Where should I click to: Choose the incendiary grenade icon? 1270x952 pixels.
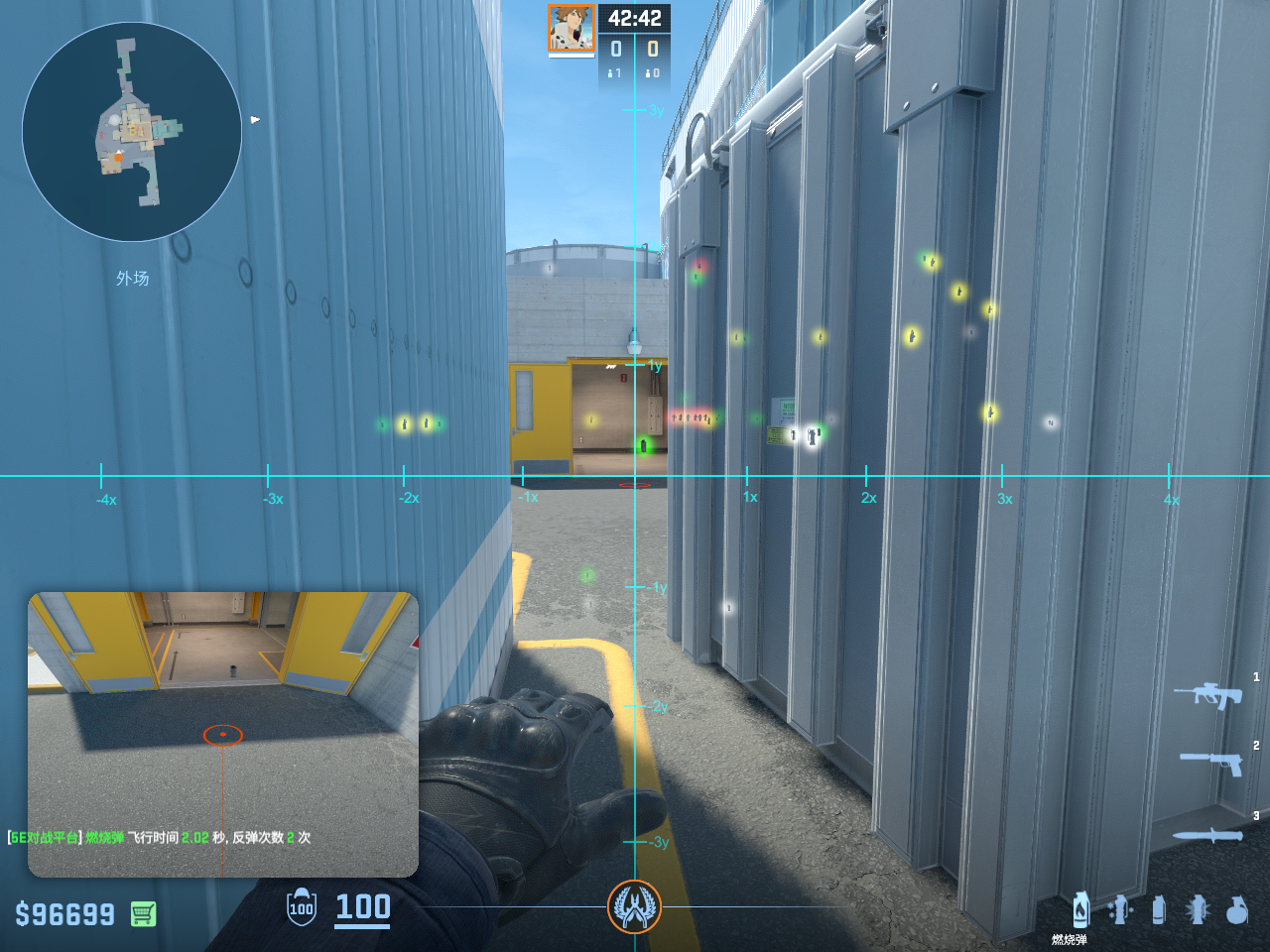1080,909
